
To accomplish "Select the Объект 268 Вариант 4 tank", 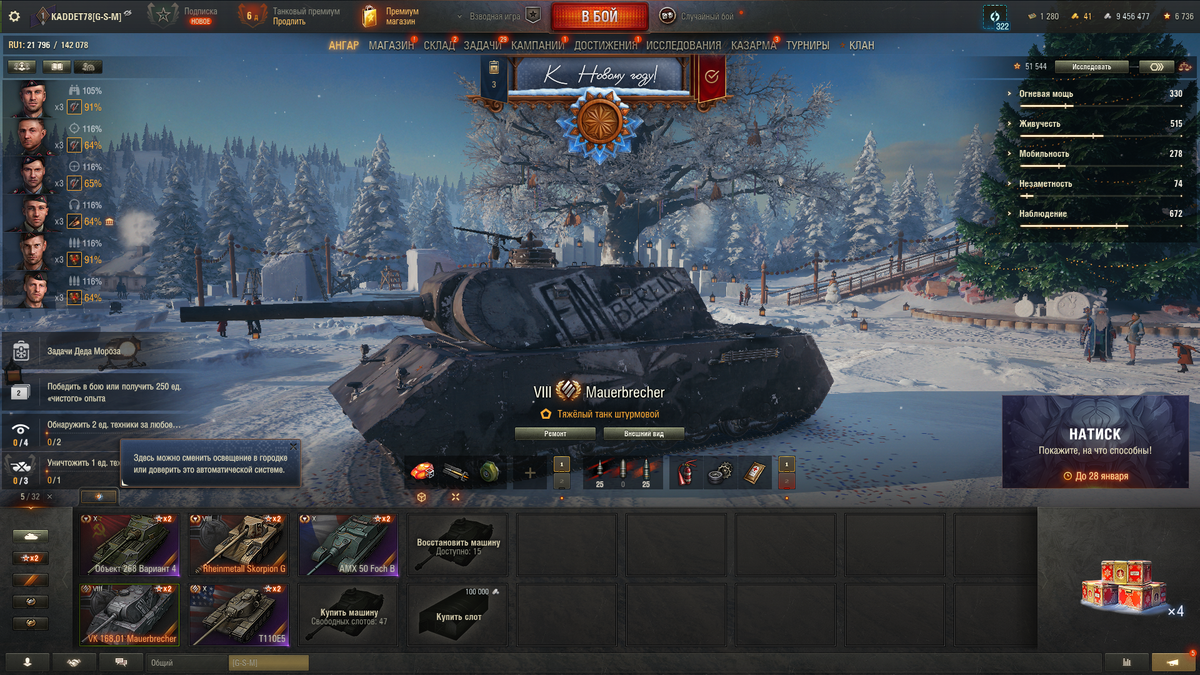I will click(129, 545).
